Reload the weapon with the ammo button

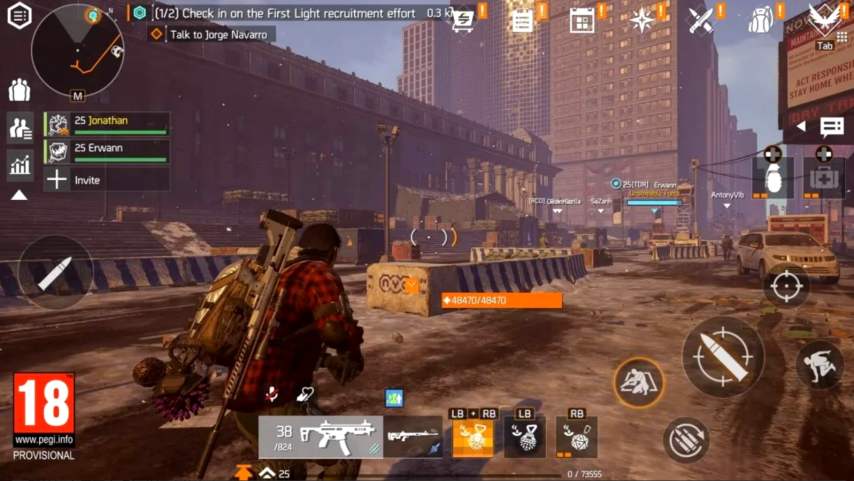coord(686,439)
